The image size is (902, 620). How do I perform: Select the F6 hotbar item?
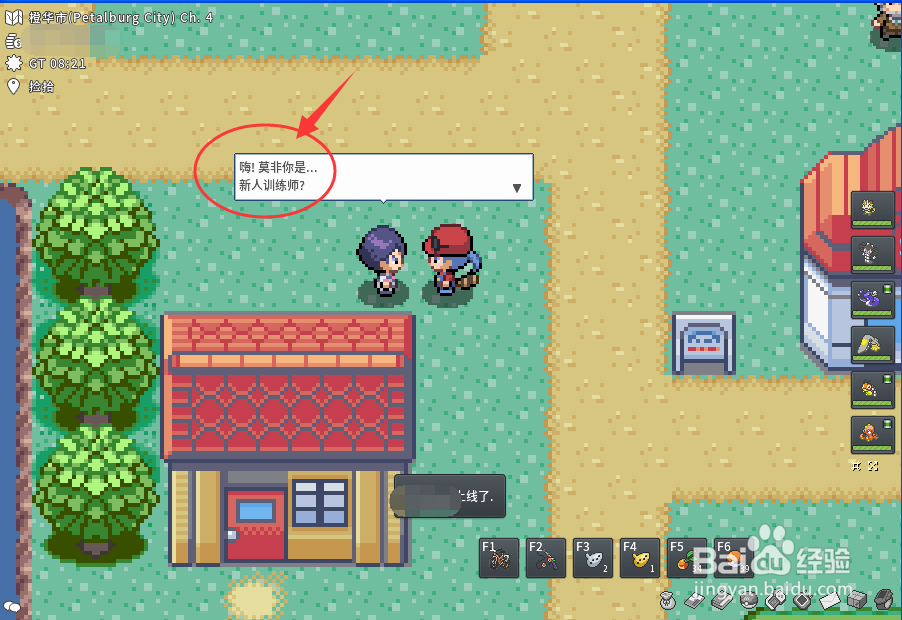coord(730,558)
